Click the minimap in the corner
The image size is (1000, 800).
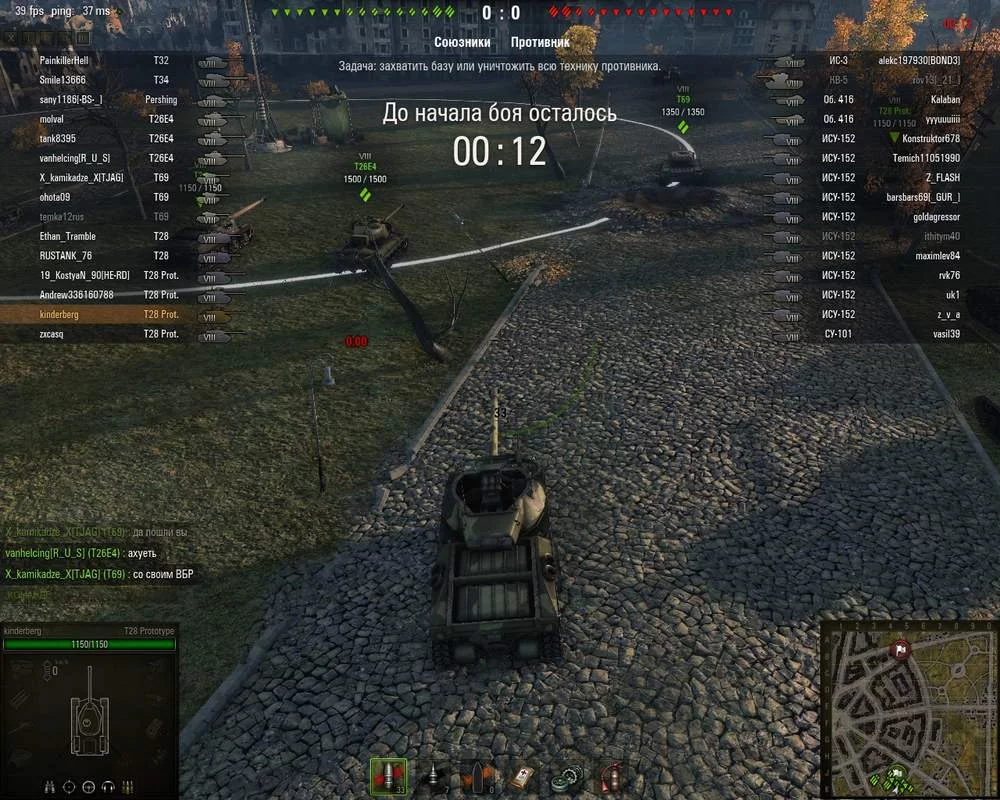pyautogui.click(x=908, y=709)
